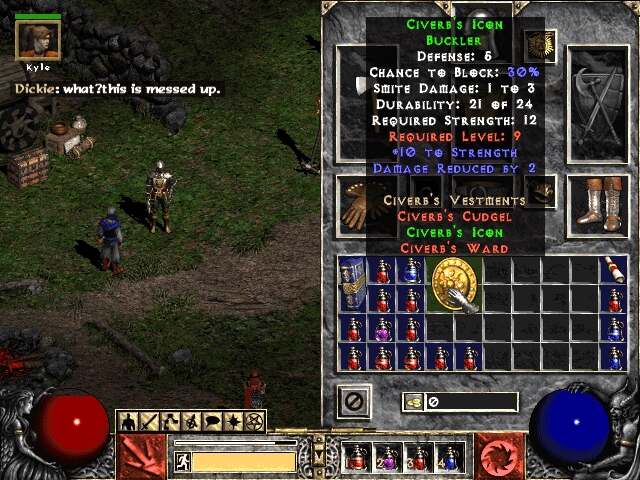Select the blue tome in inventory

(351, 284)
